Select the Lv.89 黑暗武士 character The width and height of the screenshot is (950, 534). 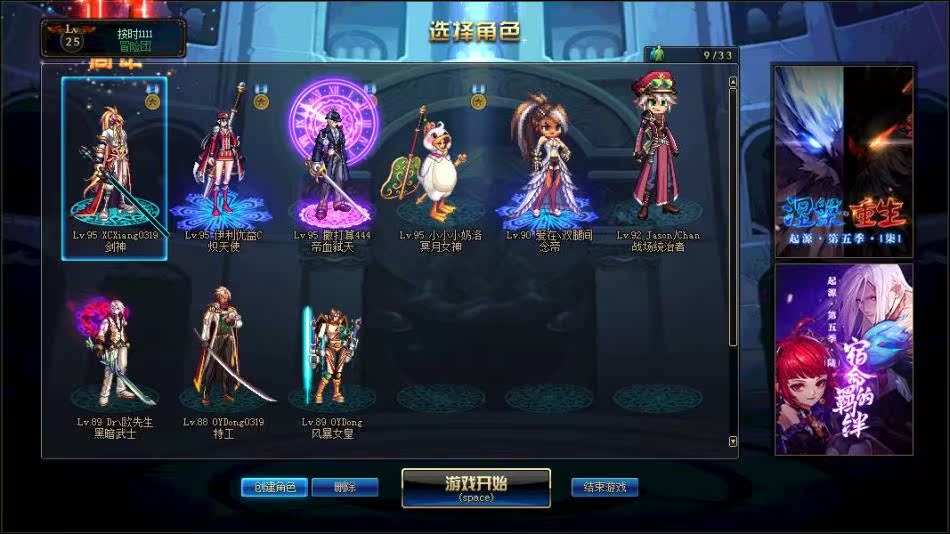coord(114,355)
